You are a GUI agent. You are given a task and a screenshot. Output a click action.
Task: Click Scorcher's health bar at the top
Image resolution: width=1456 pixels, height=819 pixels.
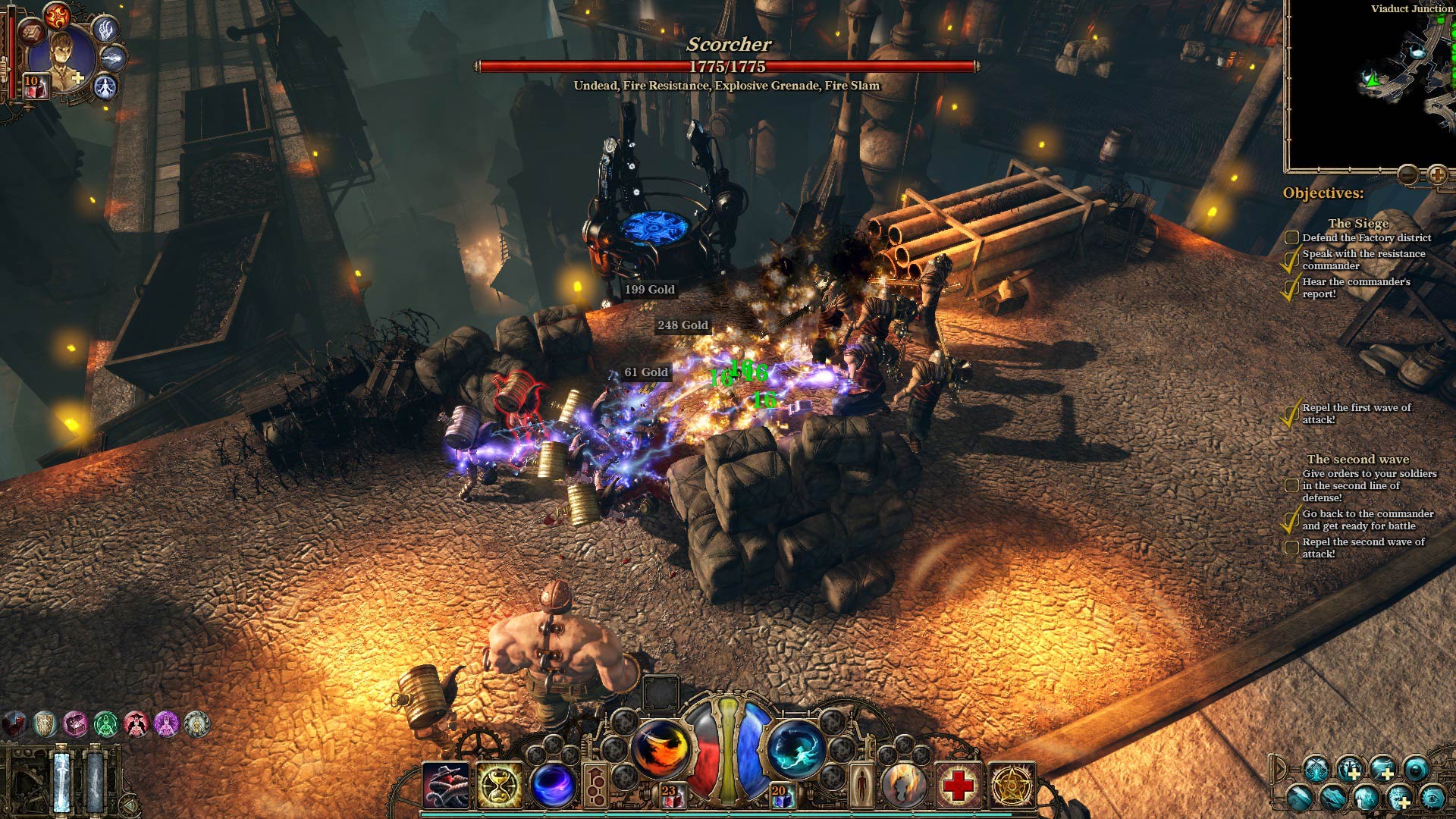[728, 67]
